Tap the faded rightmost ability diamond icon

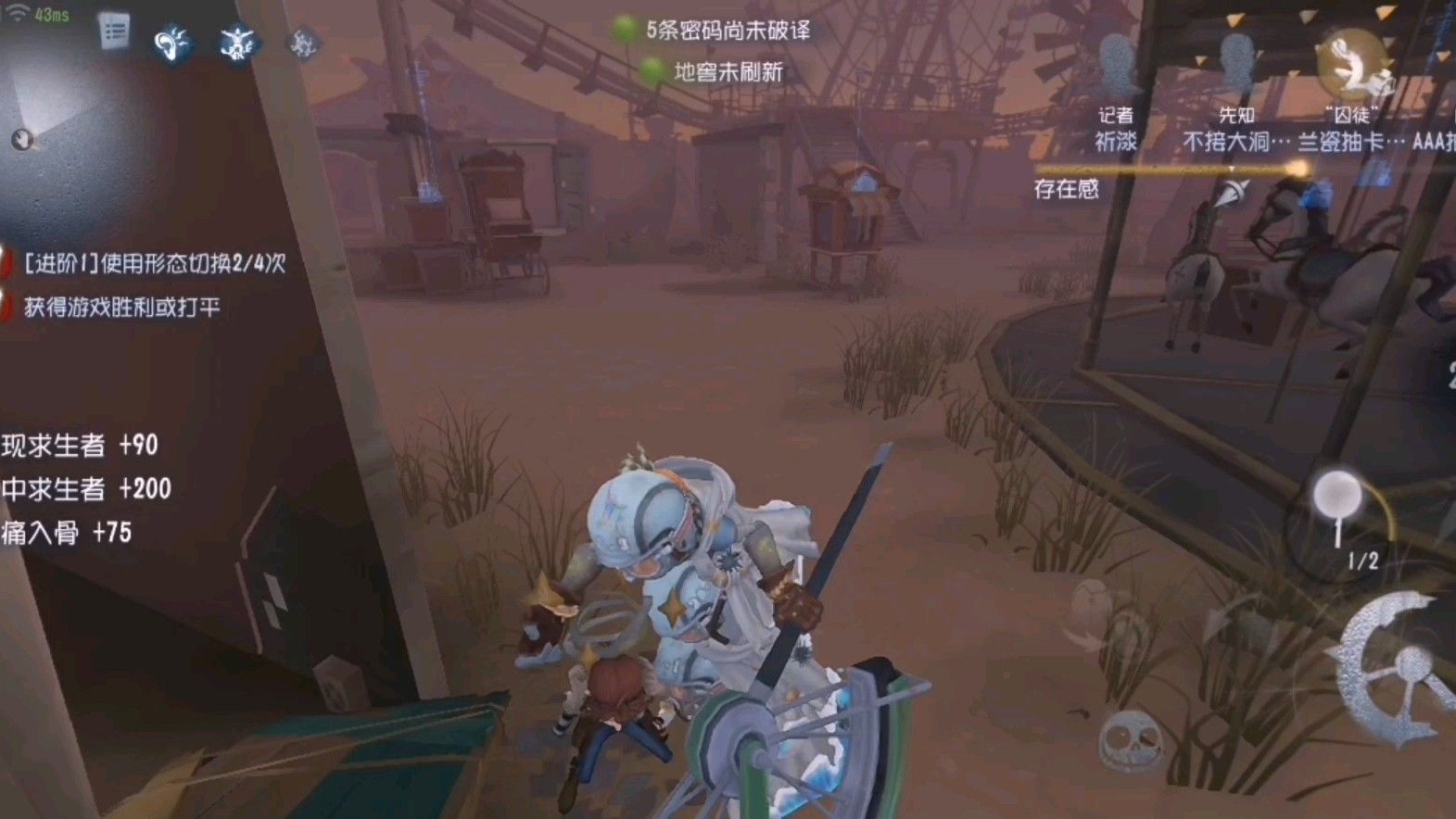click(x=302, y=43)
